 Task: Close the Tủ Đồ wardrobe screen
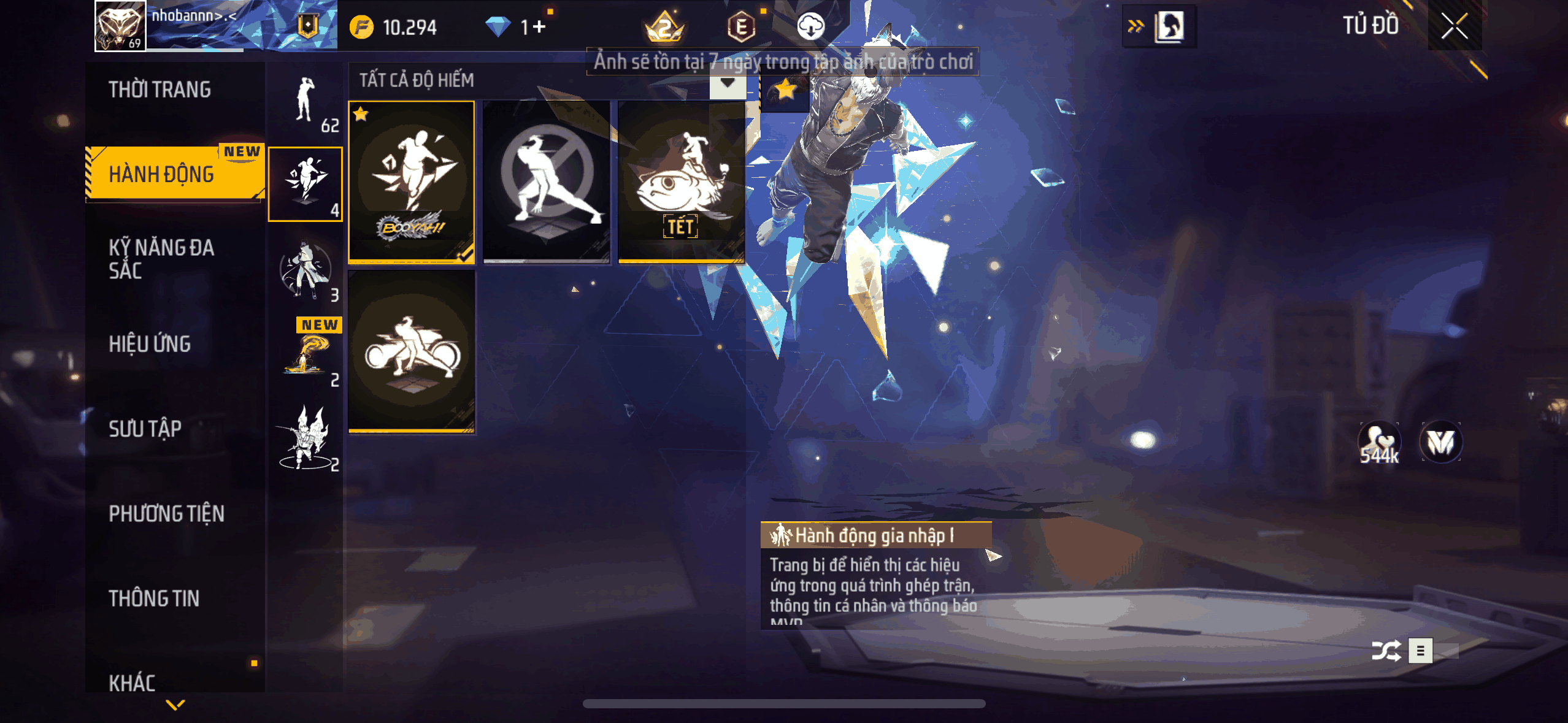click(x=1454, y=26)
